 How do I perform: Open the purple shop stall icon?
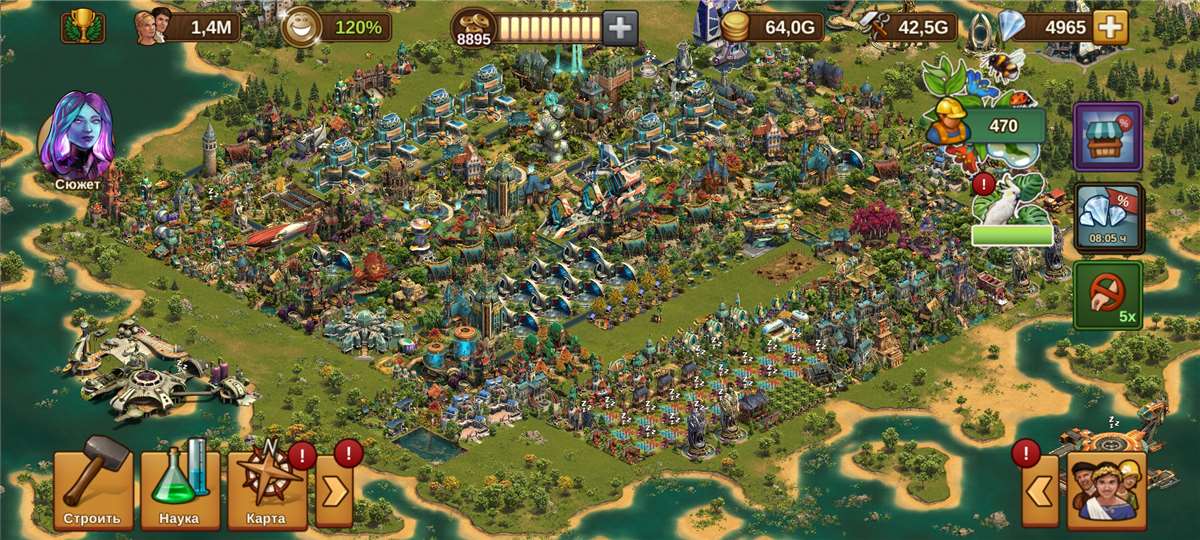click(x=1107, y=136)
